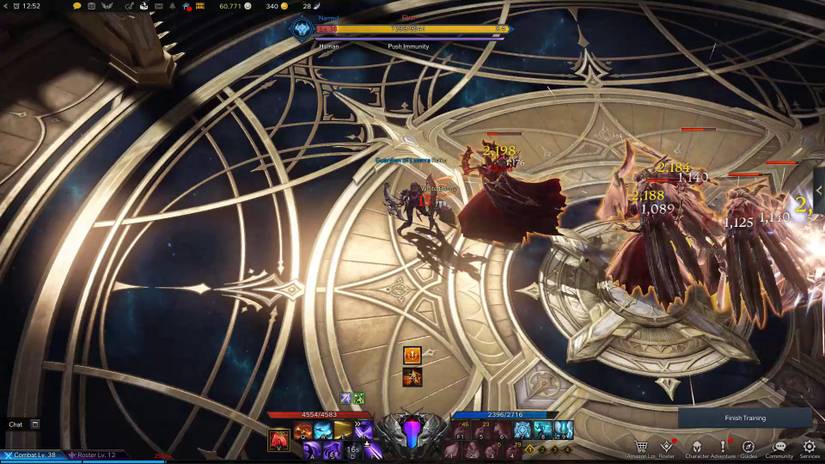Click the yellow buff icon above hotbar
The height and width of the screenshot is (464, 825).
coord(412,355)
